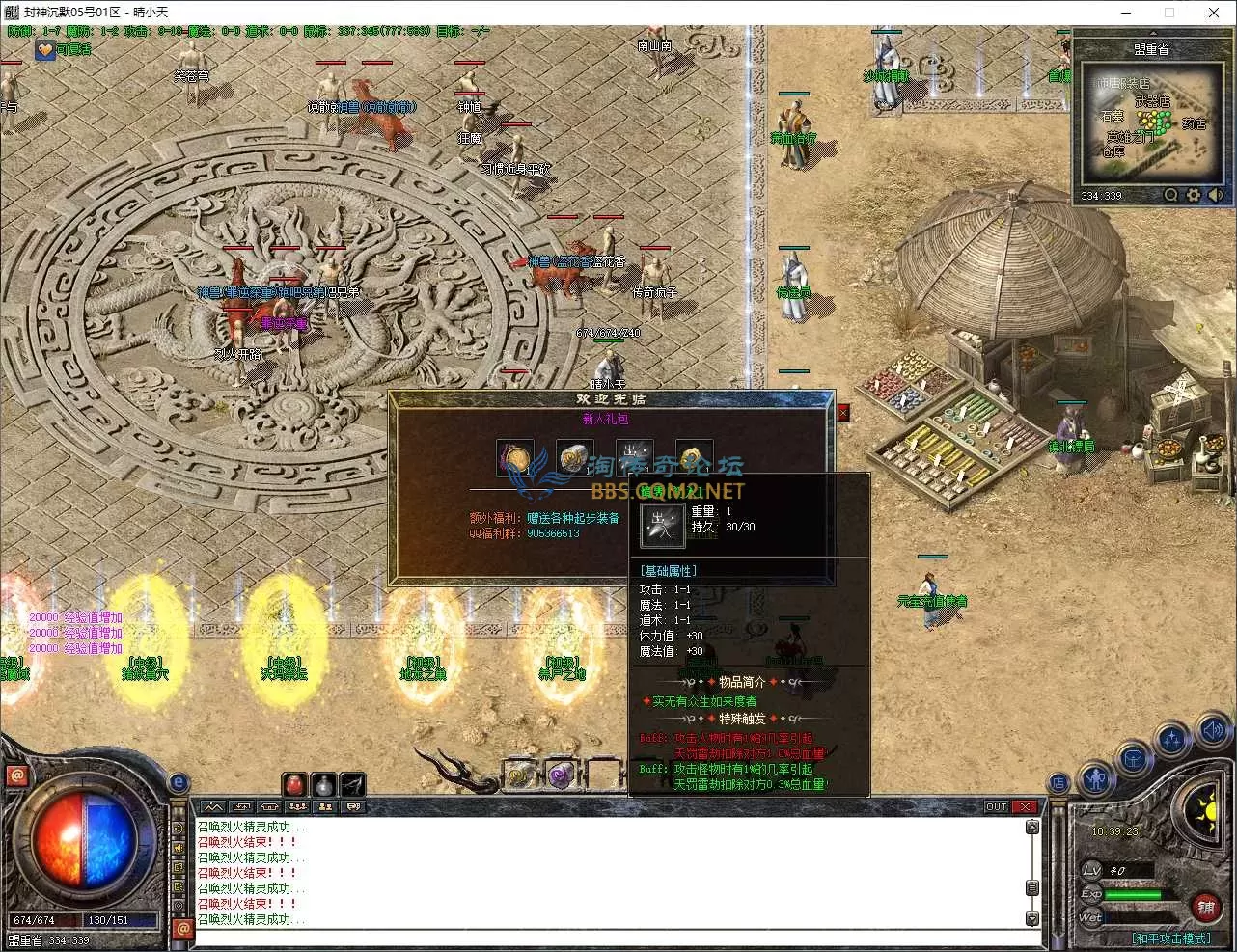
Task: Toggle the minimap speaker sound icon
Action: tap(1215, 195)
